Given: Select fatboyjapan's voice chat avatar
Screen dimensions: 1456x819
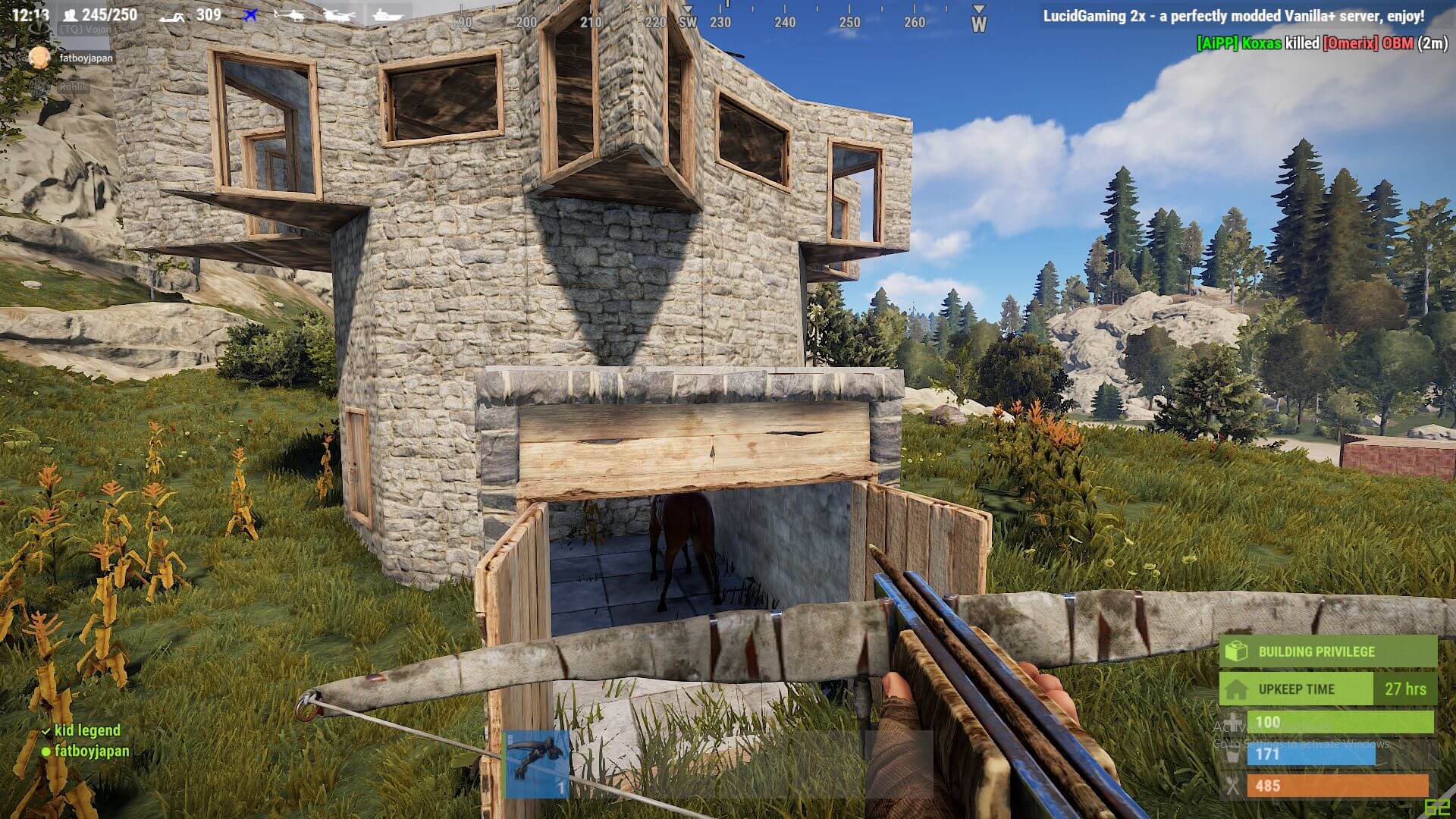Looking at the screenshot, I should click(39, 58).
